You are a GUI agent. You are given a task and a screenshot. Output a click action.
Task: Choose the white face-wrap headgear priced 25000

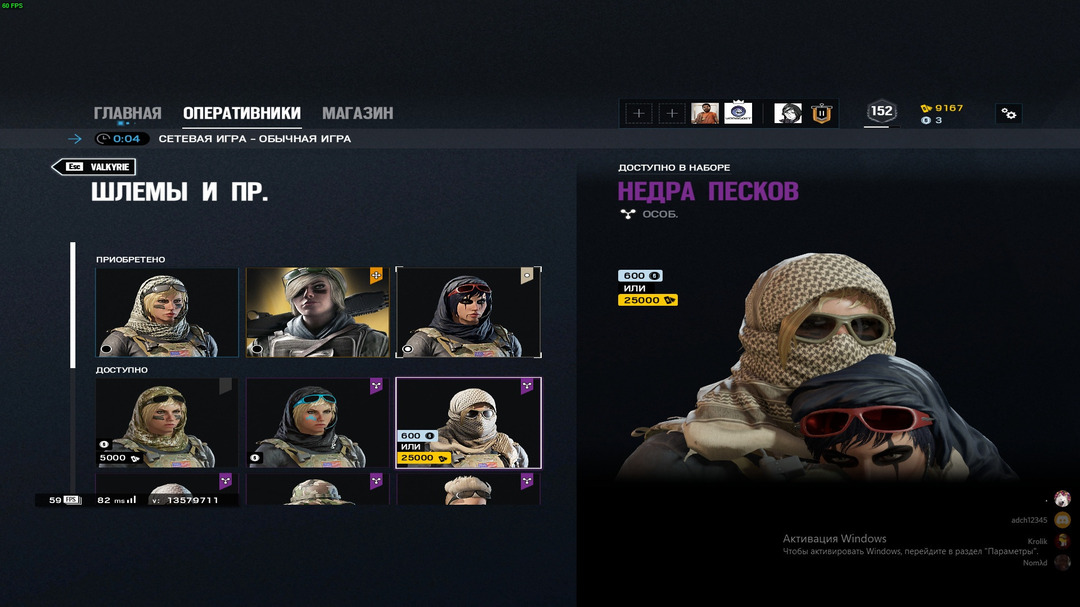[x=468, y=422]
